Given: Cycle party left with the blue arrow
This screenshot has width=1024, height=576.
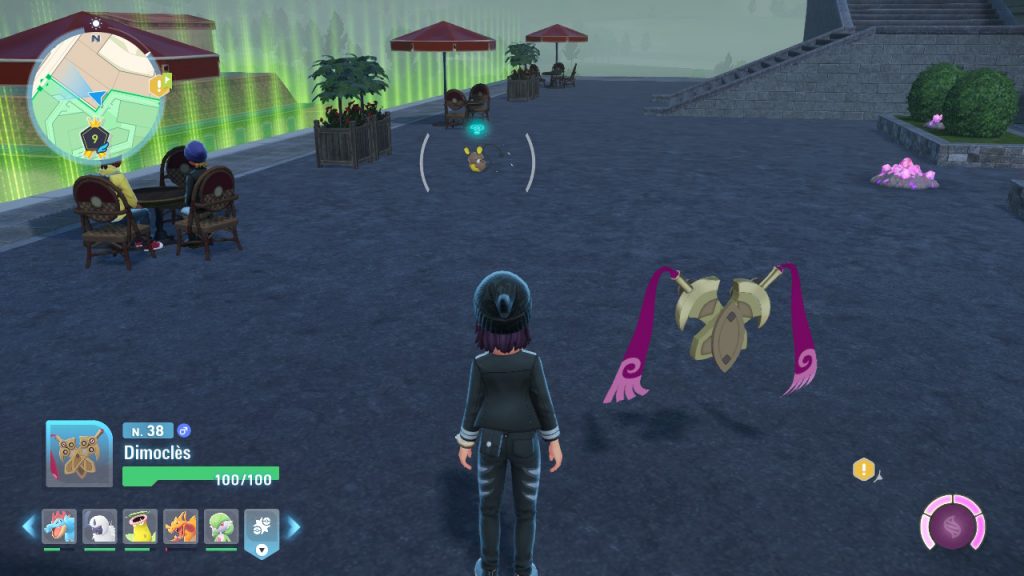Looking at the screenshot, I should [x=28, y=526].
